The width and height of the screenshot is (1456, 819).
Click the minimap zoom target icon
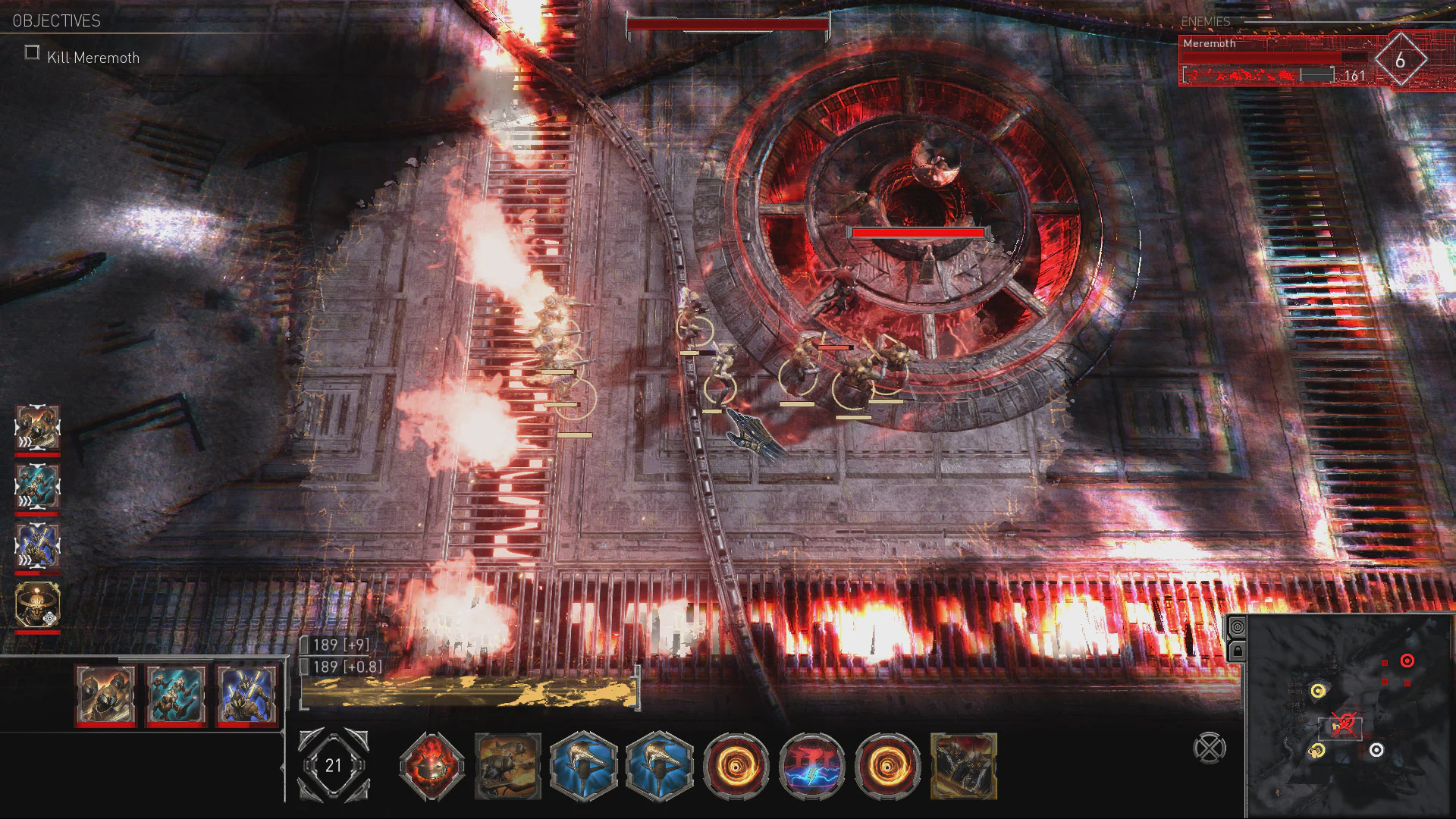tap(1238, 627)
